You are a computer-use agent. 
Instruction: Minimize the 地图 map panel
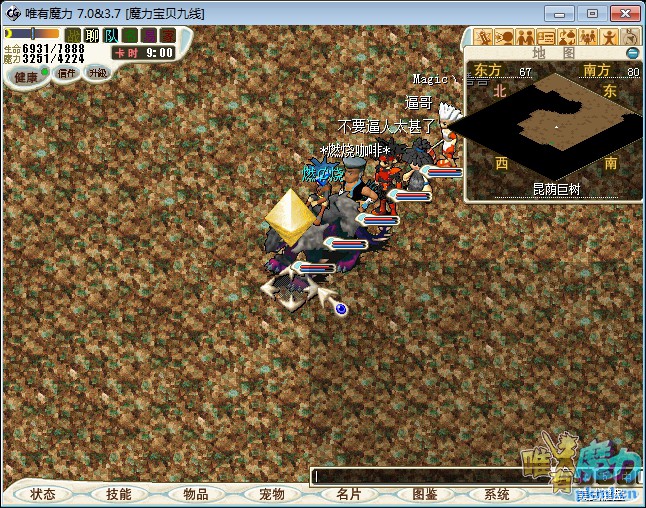632,52
